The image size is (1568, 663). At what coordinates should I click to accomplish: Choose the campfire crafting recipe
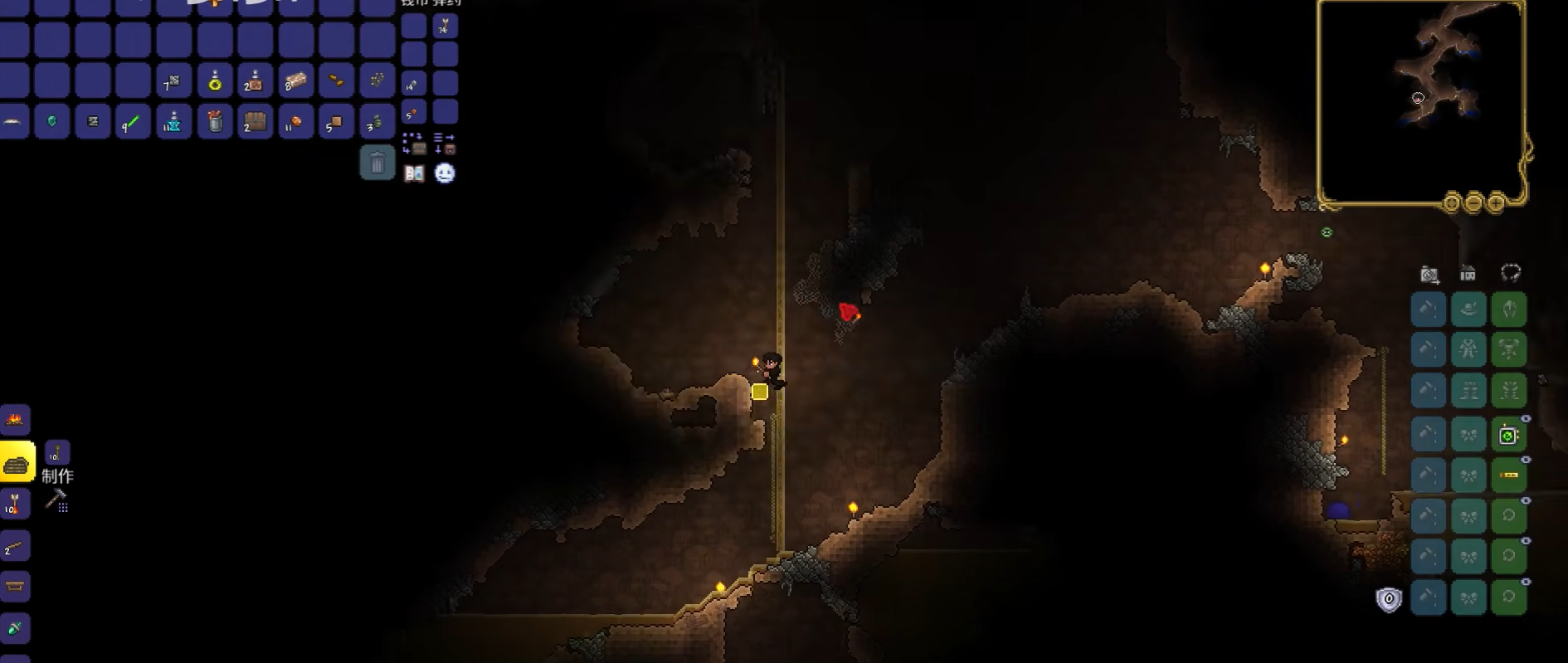(15, 420)
